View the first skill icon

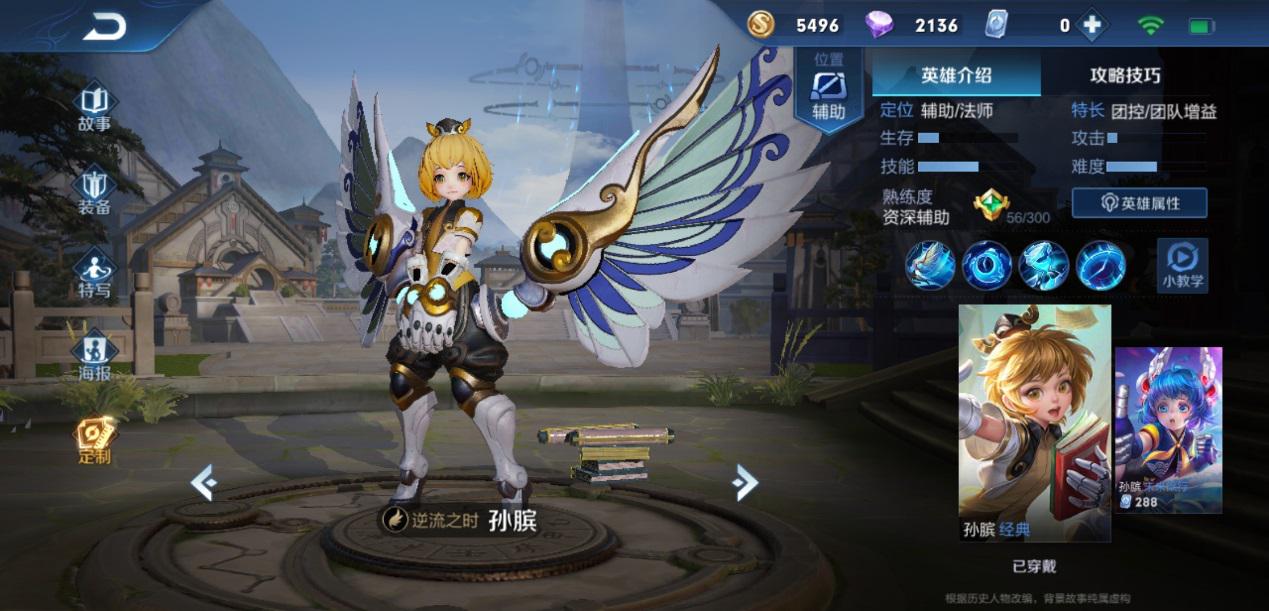[x=931, y=266]
